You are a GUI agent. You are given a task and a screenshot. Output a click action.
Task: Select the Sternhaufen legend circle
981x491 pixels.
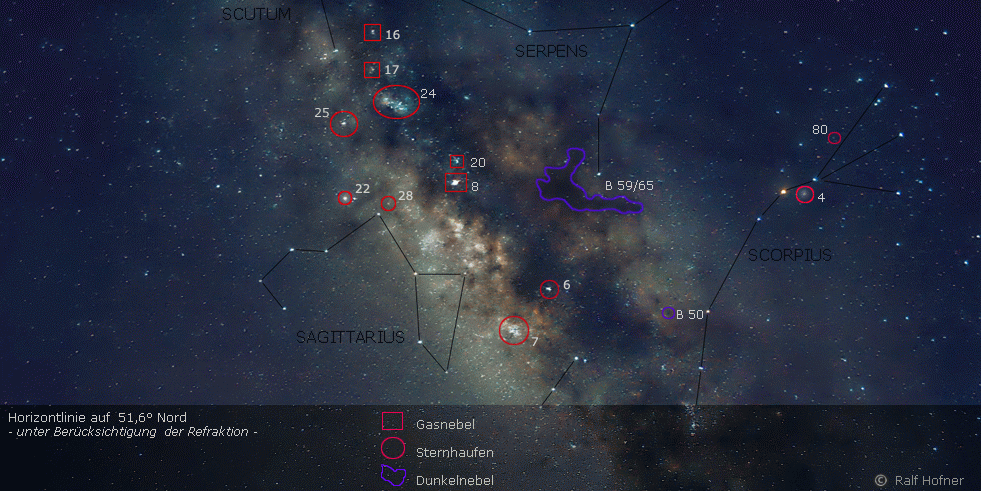point(393,450)
